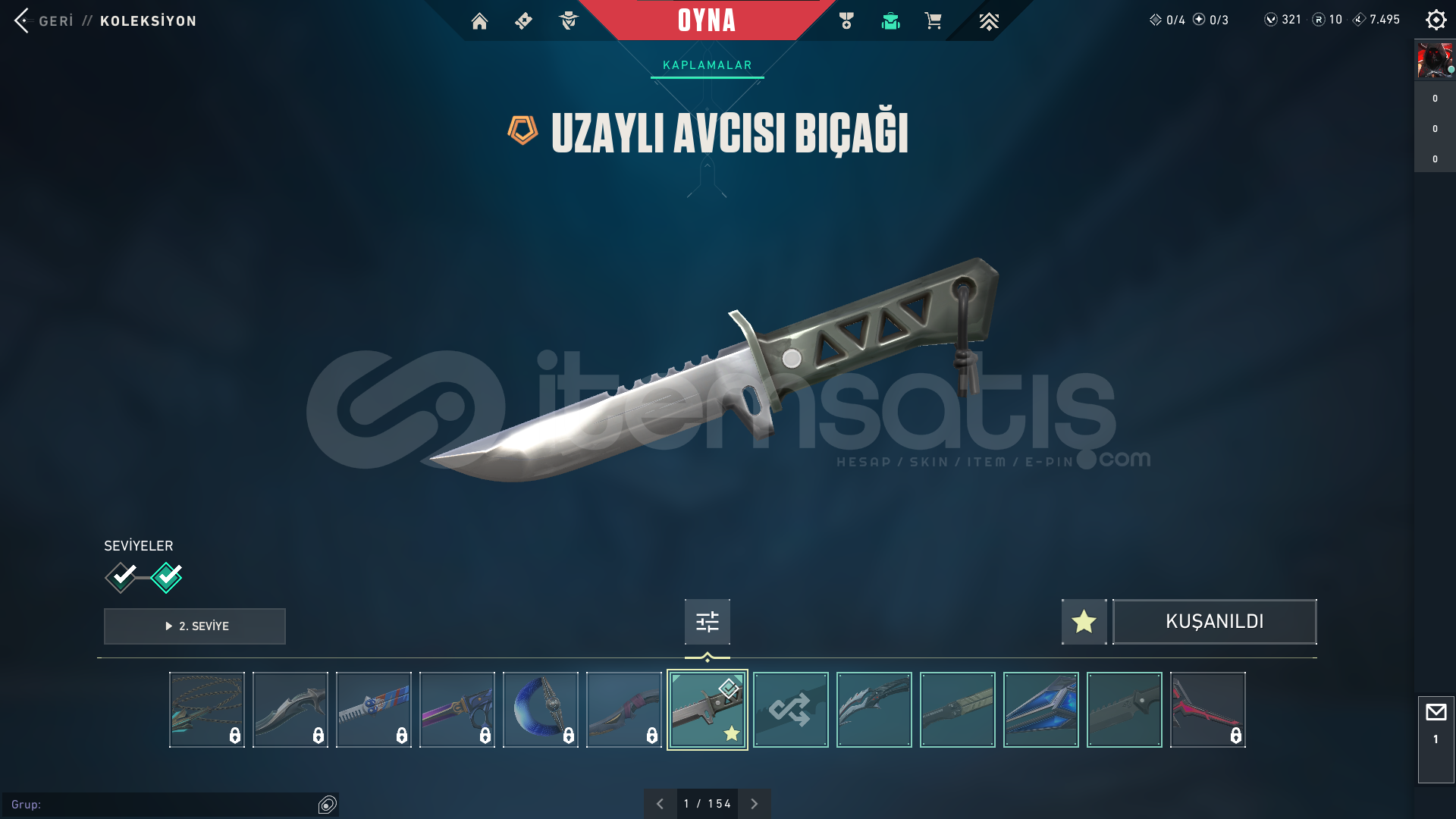Select the KAPLAMALAR tab
1456x819 pixels.
707,65
